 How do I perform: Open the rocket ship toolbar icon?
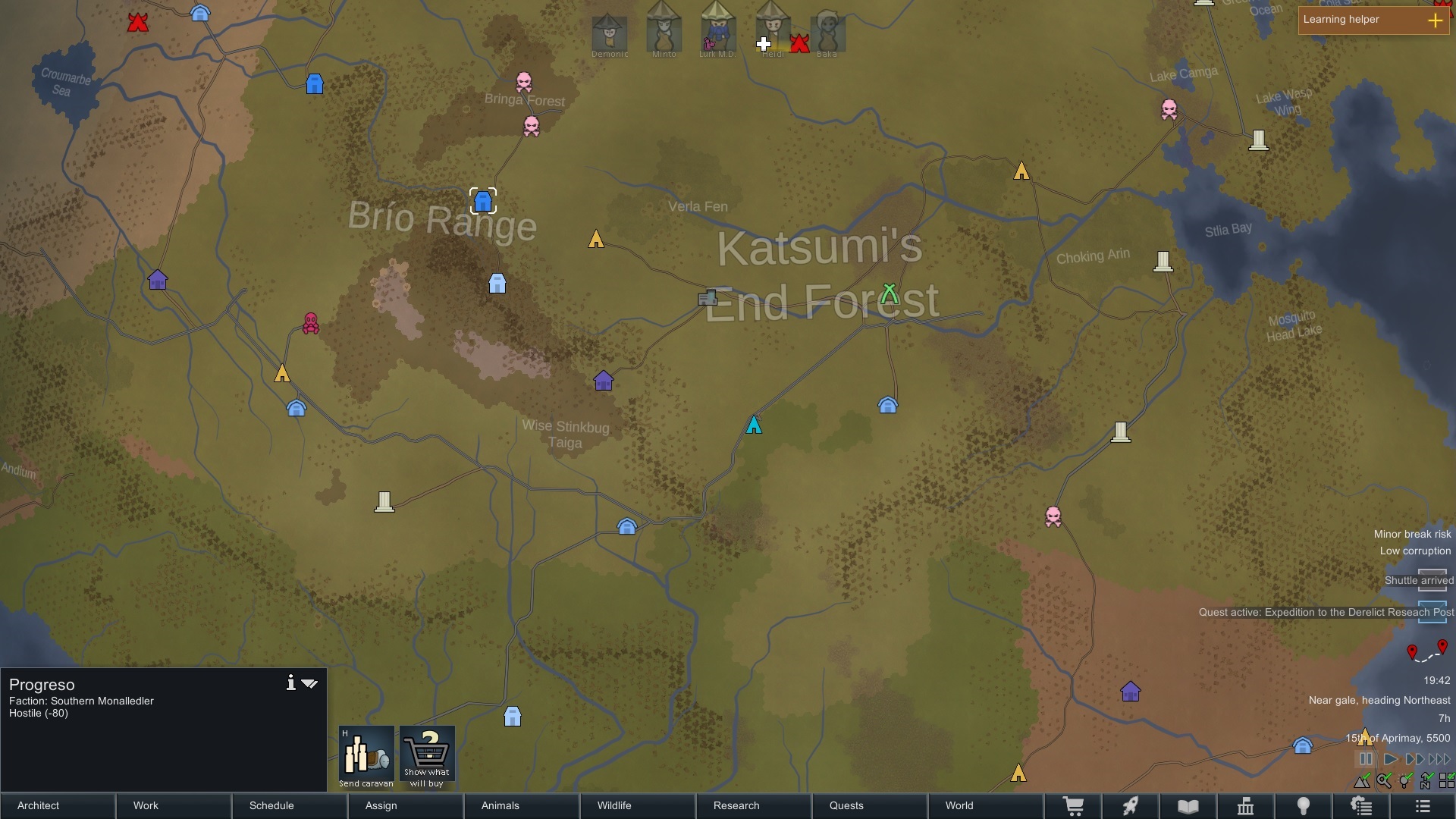(x=1130, y=806)
